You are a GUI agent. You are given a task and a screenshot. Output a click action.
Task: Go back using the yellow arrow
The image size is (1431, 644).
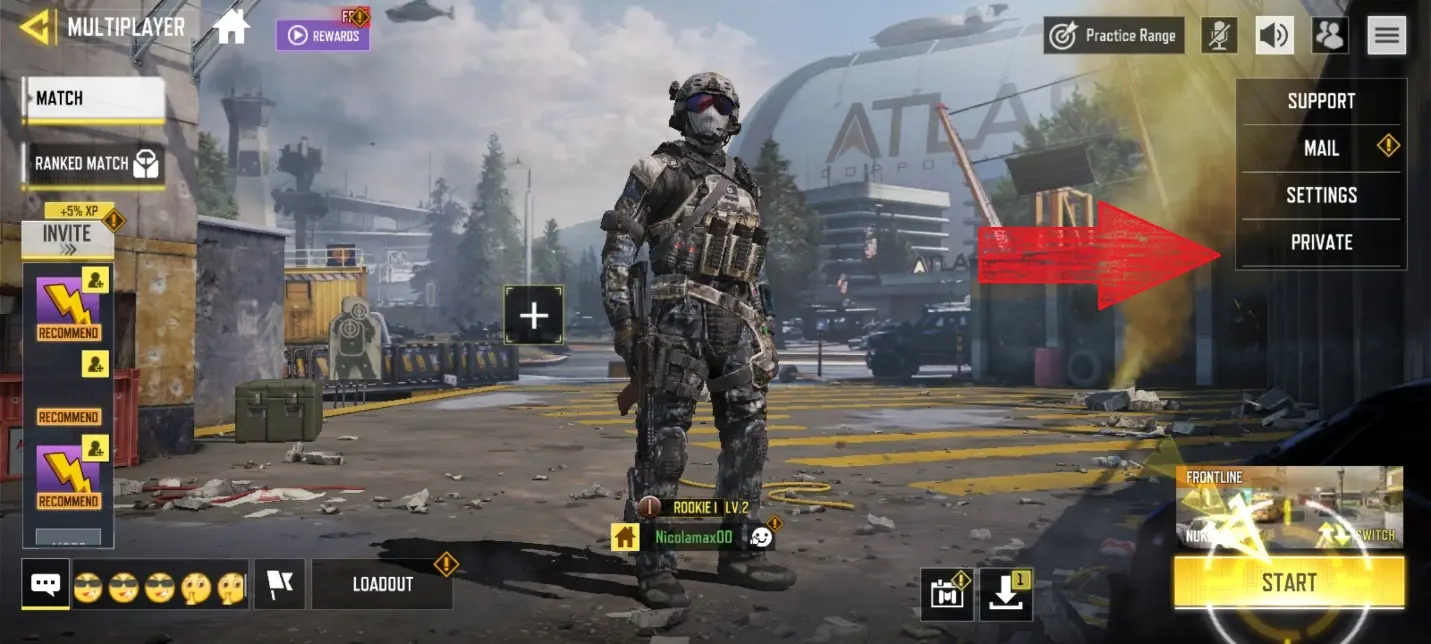pyautogui.click(x=37, y=27)
